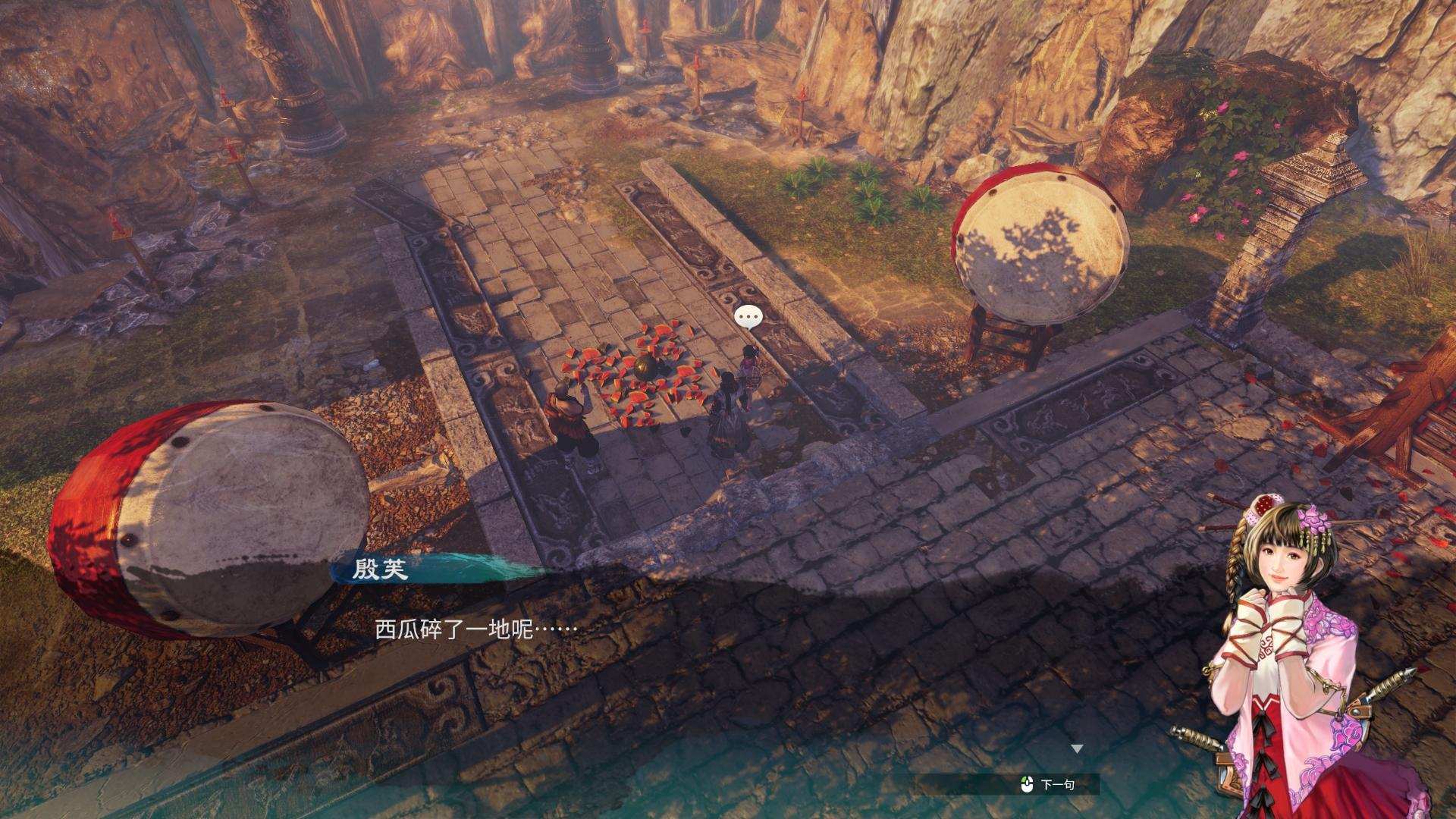The width and height of the screenshot is (1456, 819).
Task: Advance dialogue with the 下一句 button
Action: pyautogui.click(x=1050, y=785)
